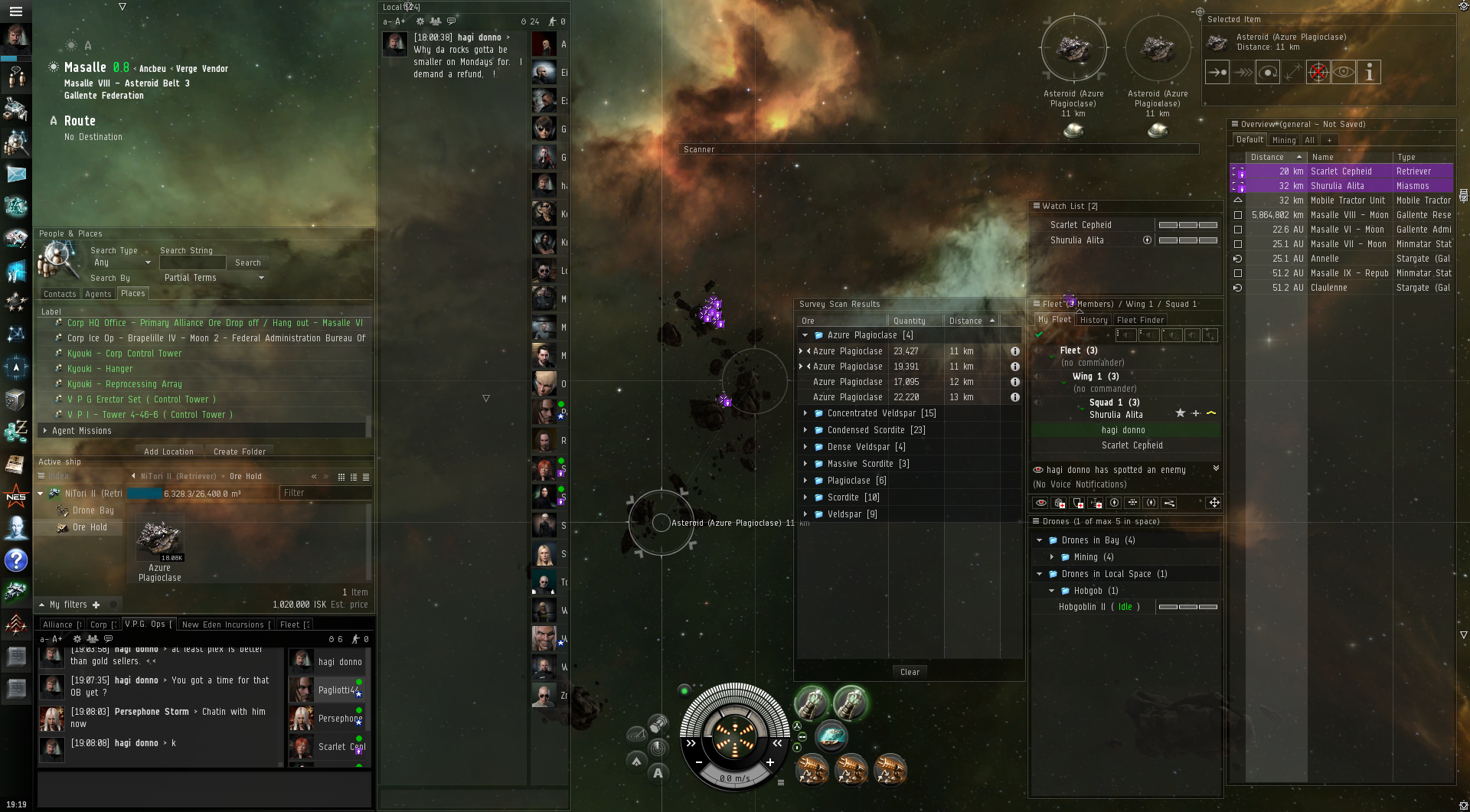Add Location in People & Places
This screenshot has width=1470, height=812.
click(x=168, y=452)
